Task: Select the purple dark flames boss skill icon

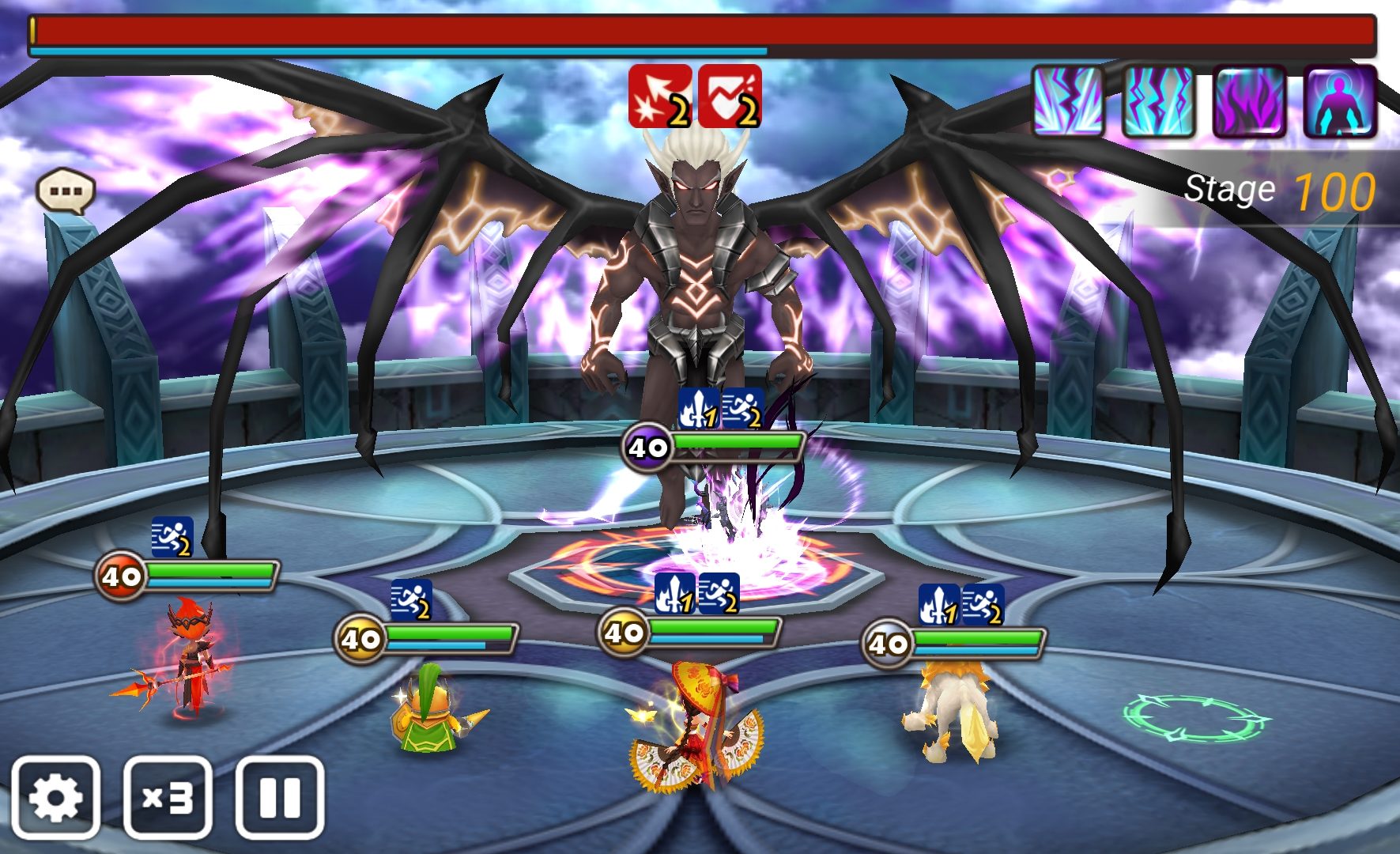Action: point(1249,102)
